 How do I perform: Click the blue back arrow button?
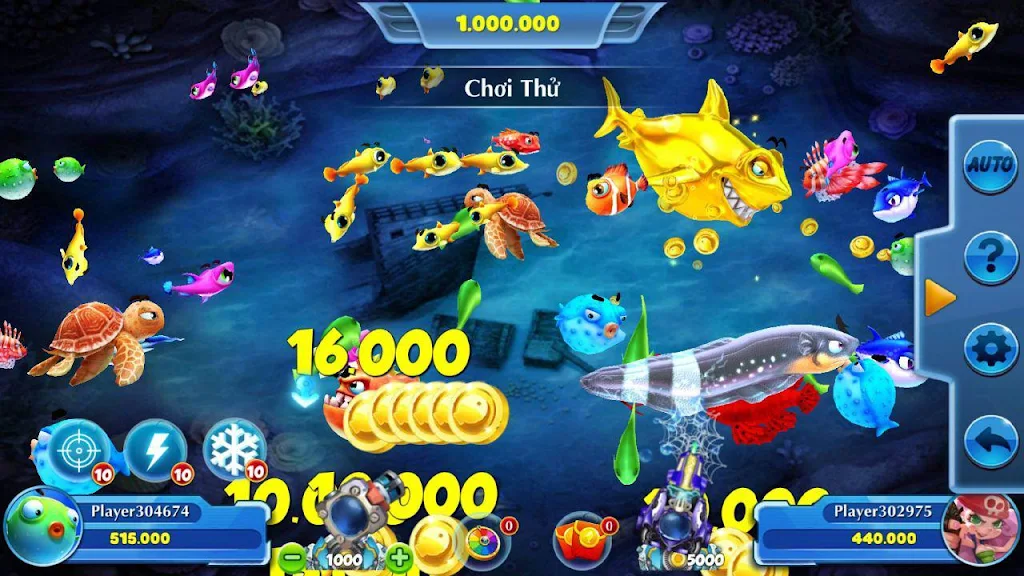[x=990, y=441]
